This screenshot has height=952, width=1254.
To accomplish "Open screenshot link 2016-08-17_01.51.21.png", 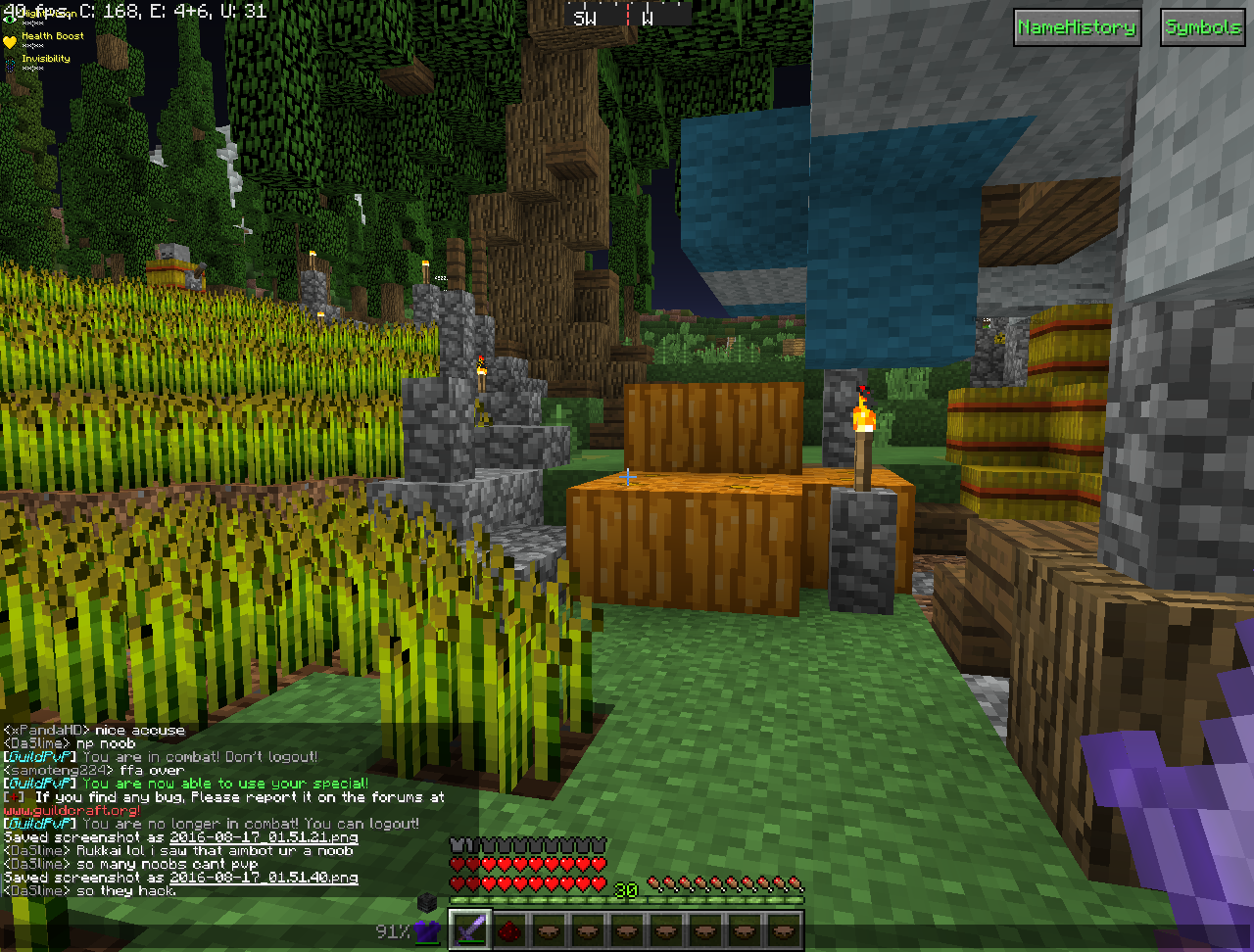I will pyautogui.click(x=264, y=838).
